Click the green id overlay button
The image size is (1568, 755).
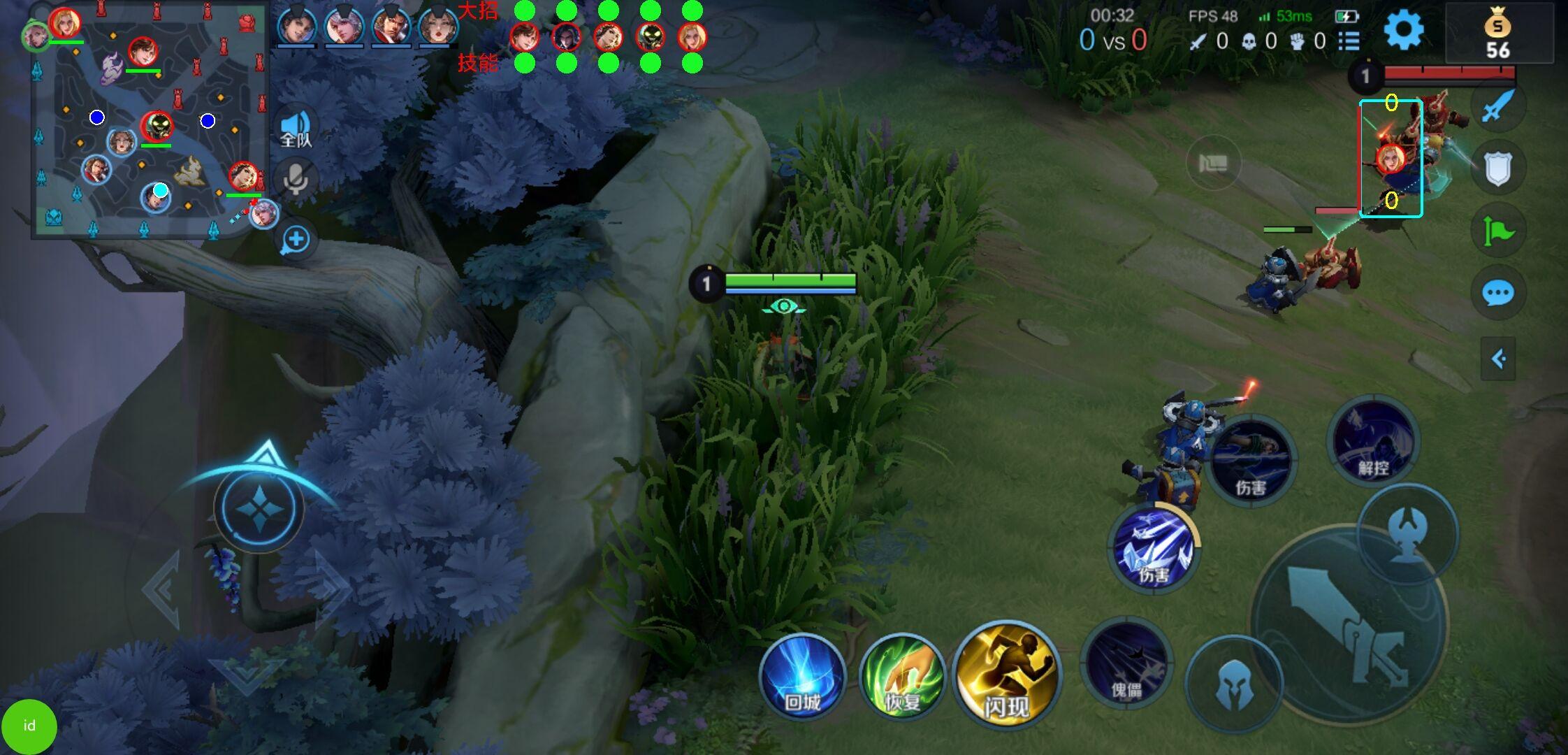(29, 726)
